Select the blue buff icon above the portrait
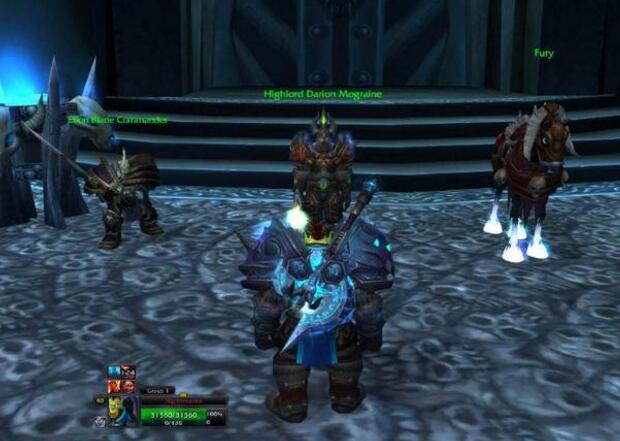The width and height of the screenshot is (620, 441). click(x=114, y=371)
